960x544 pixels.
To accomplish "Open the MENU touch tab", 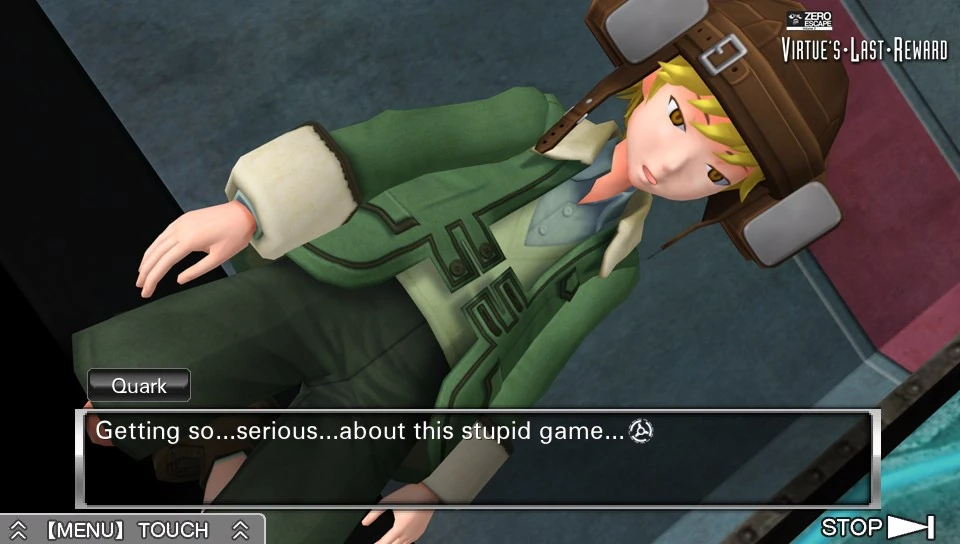I will point(128,530).
